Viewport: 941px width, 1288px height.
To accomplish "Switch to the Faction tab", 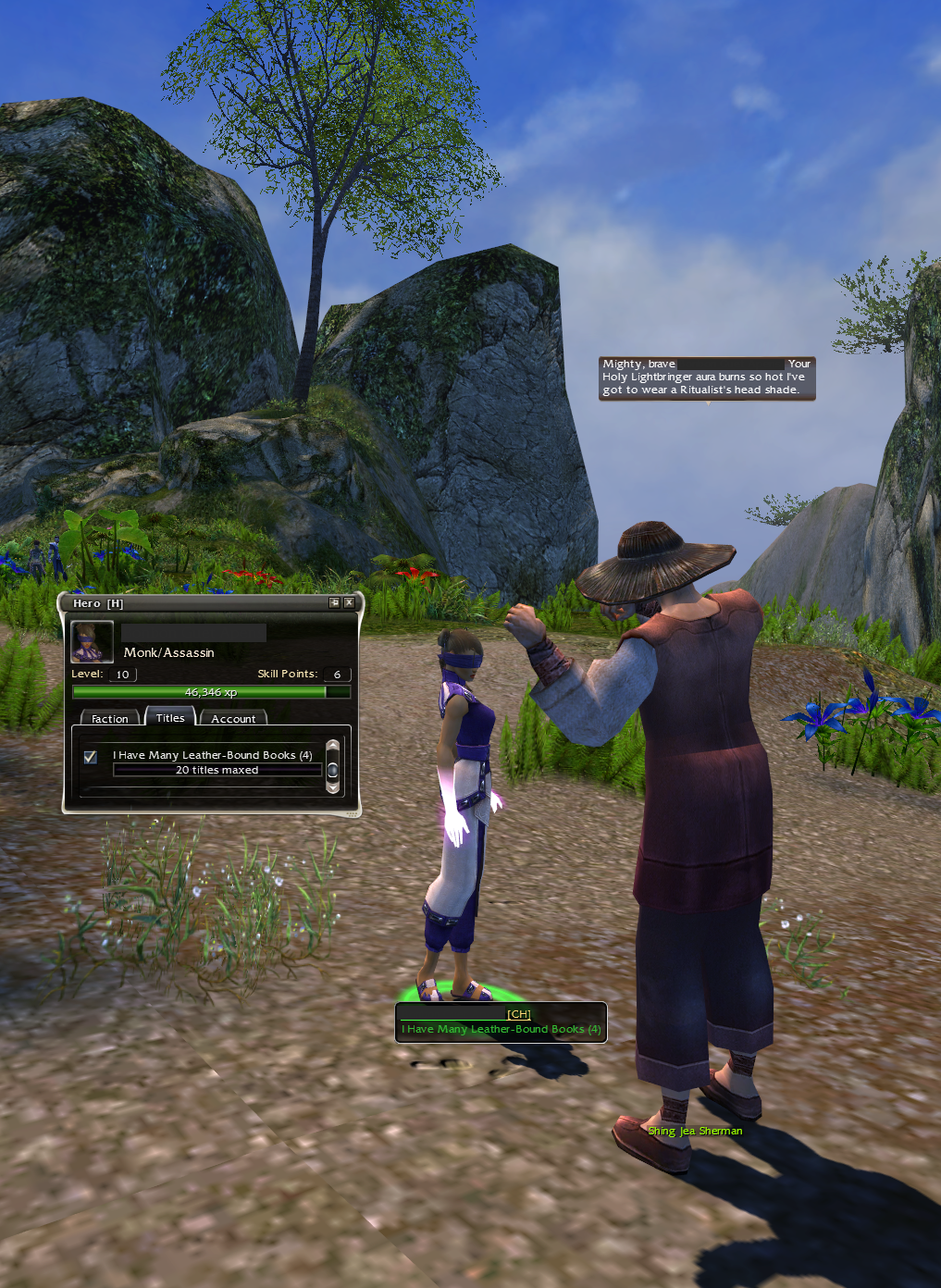I will tap(110, 718).
